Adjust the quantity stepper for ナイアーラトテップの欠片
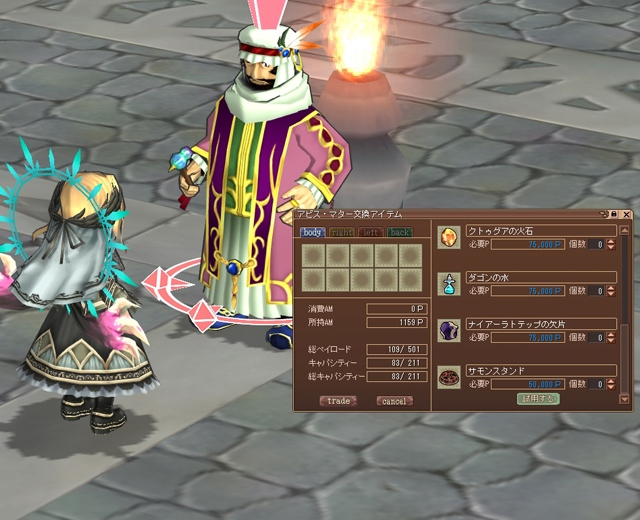The width and height of the screenshot is (640, 520). [x=611, y=338]
